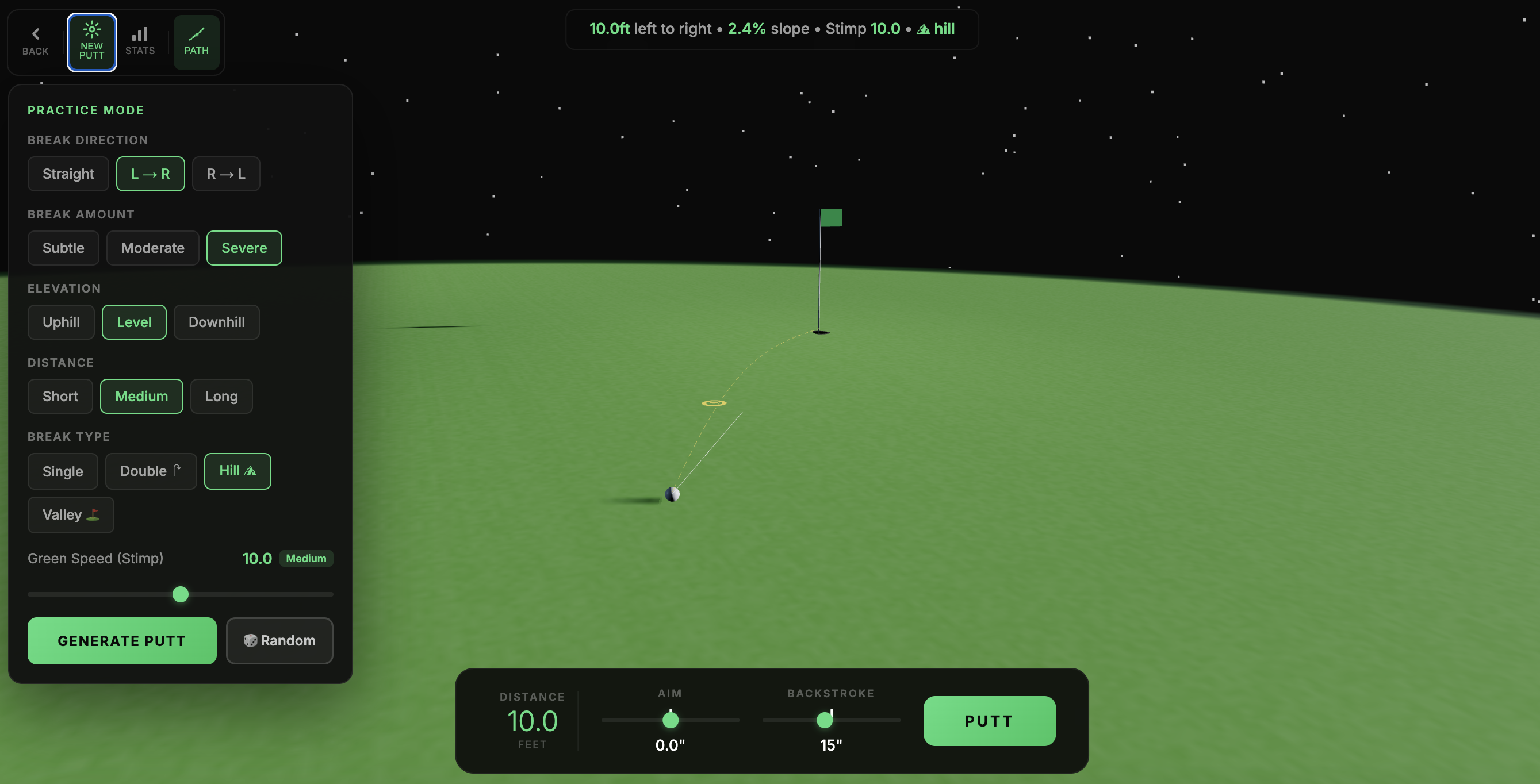Pick the Long distance option
This screenshot has width=1540, height=784.
pyautogui.click(x=221, y=396)
